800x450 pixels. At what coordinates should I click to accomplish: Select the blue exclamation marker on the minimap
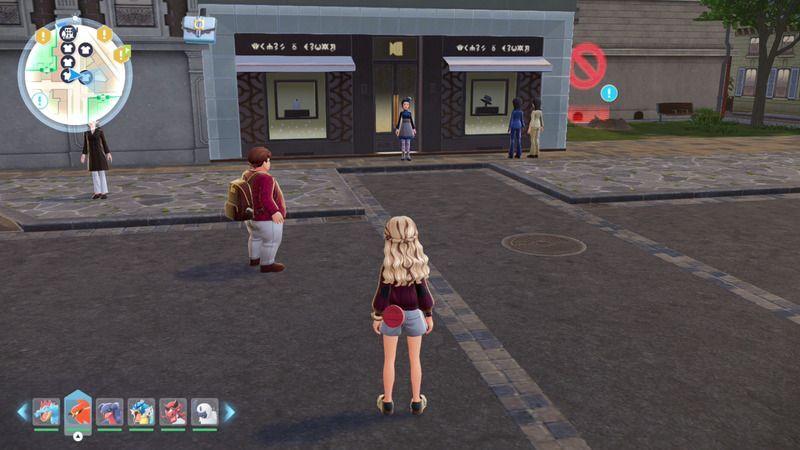tap(40, 100)
